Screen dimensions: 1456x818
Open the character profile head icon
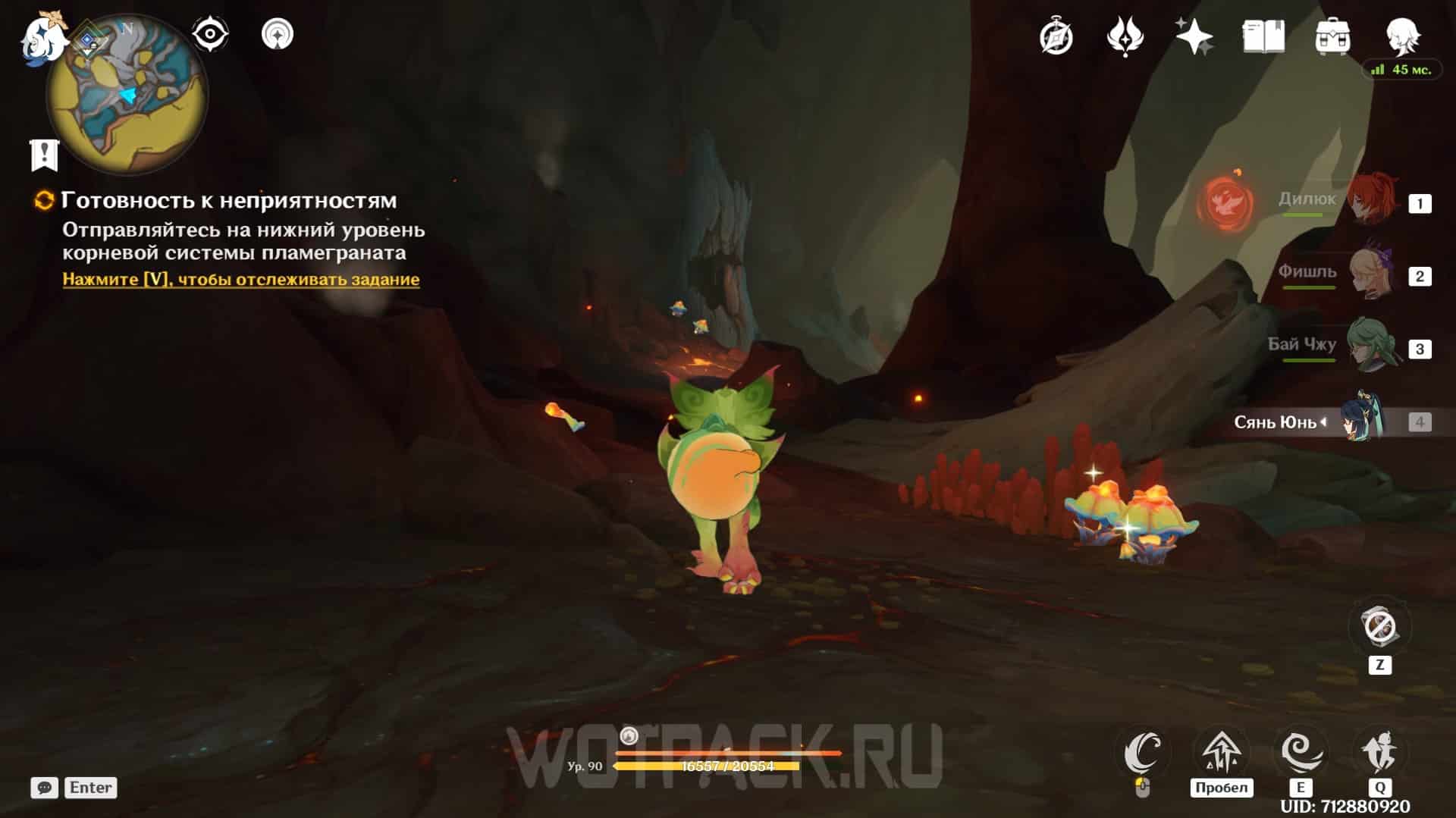click(1402, 35)
